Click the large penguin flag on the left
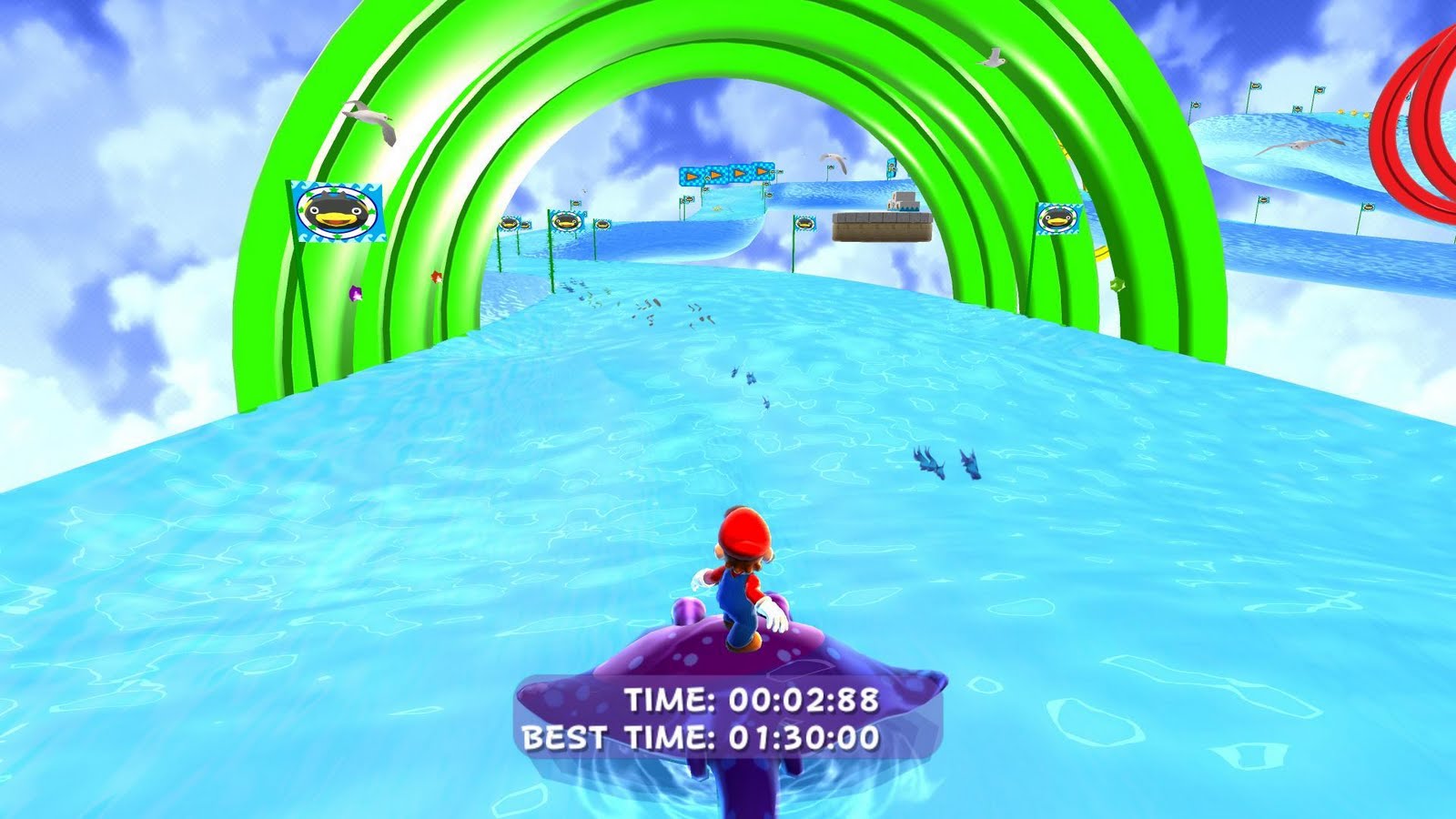Screen dimensions: 1456x819 click(337, 211)
